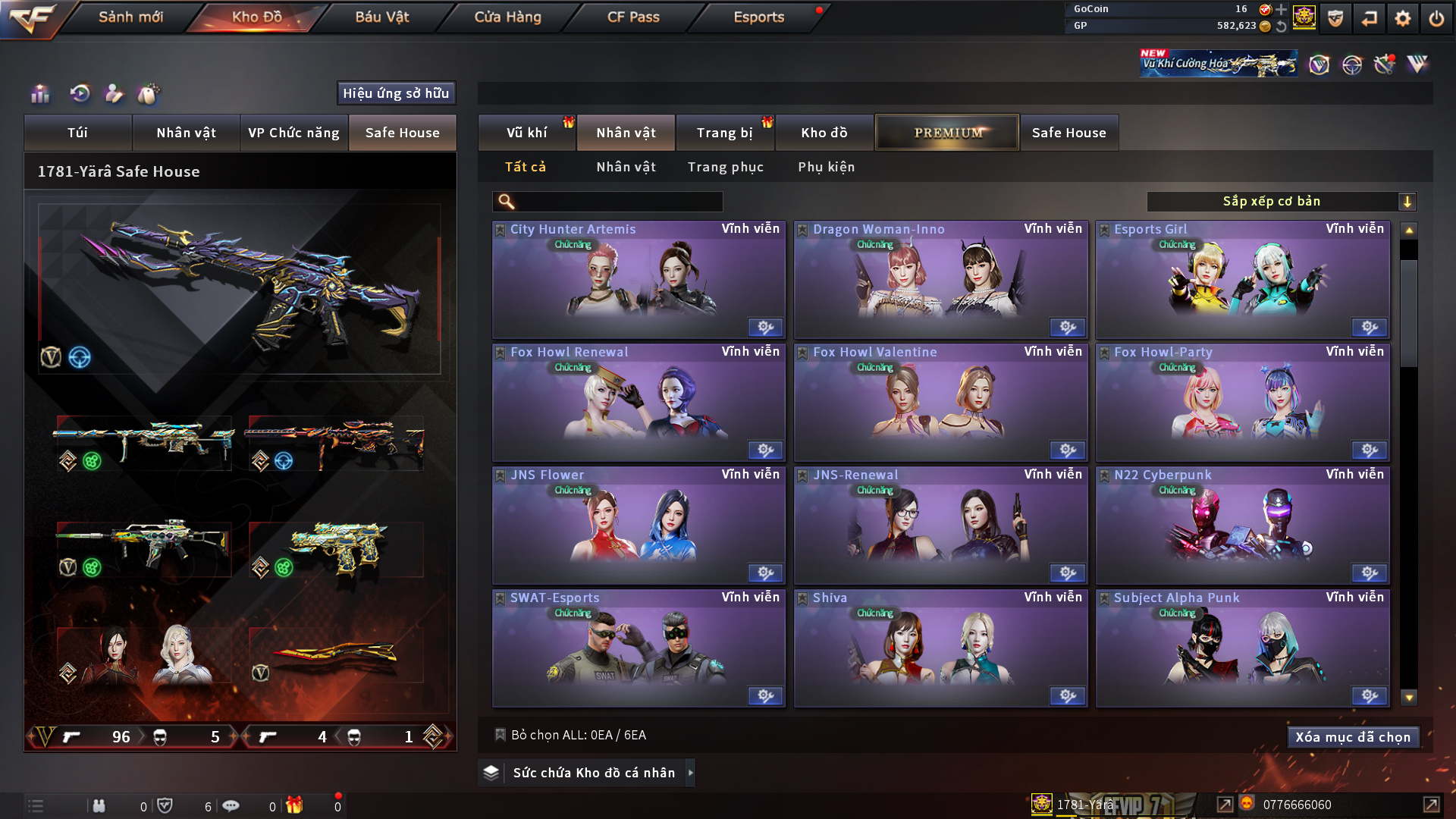The width and height of the screenshot is (1456, 819).
Task: Select the PREMIUM inventory tab
Action: coord(947,133)
